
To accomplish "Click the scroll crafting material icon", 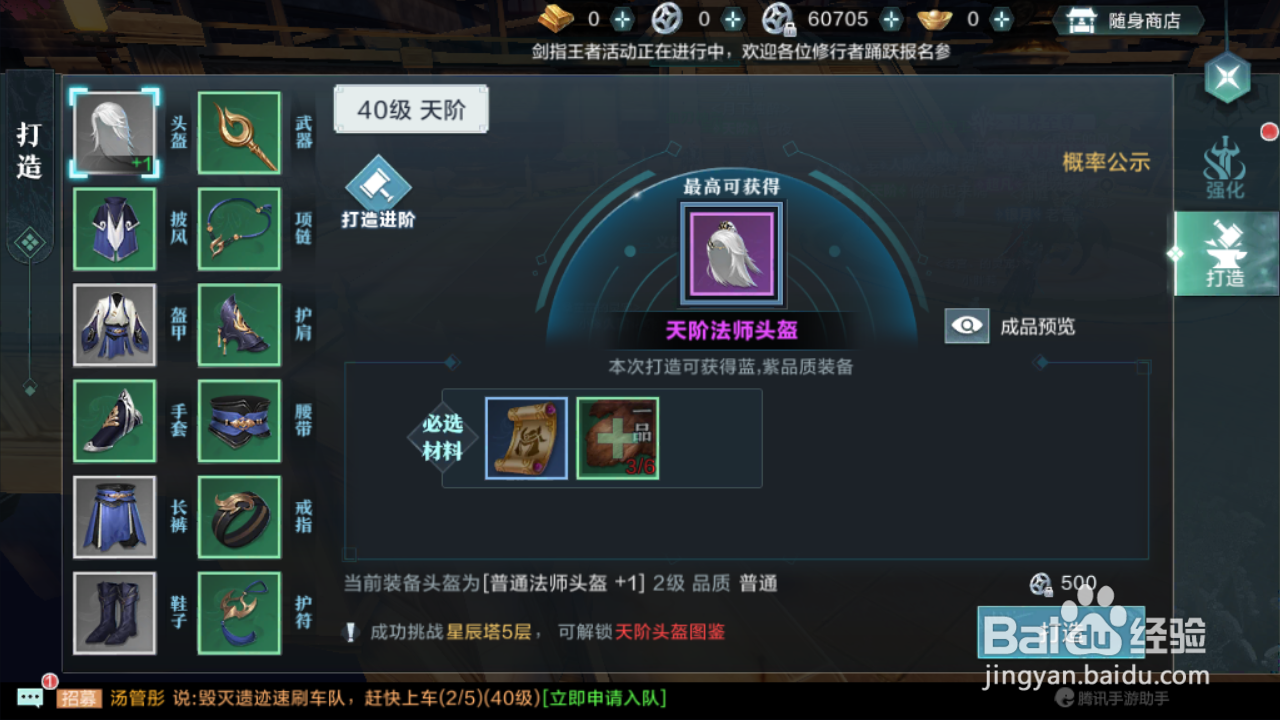I will click(x=527, y=437).
